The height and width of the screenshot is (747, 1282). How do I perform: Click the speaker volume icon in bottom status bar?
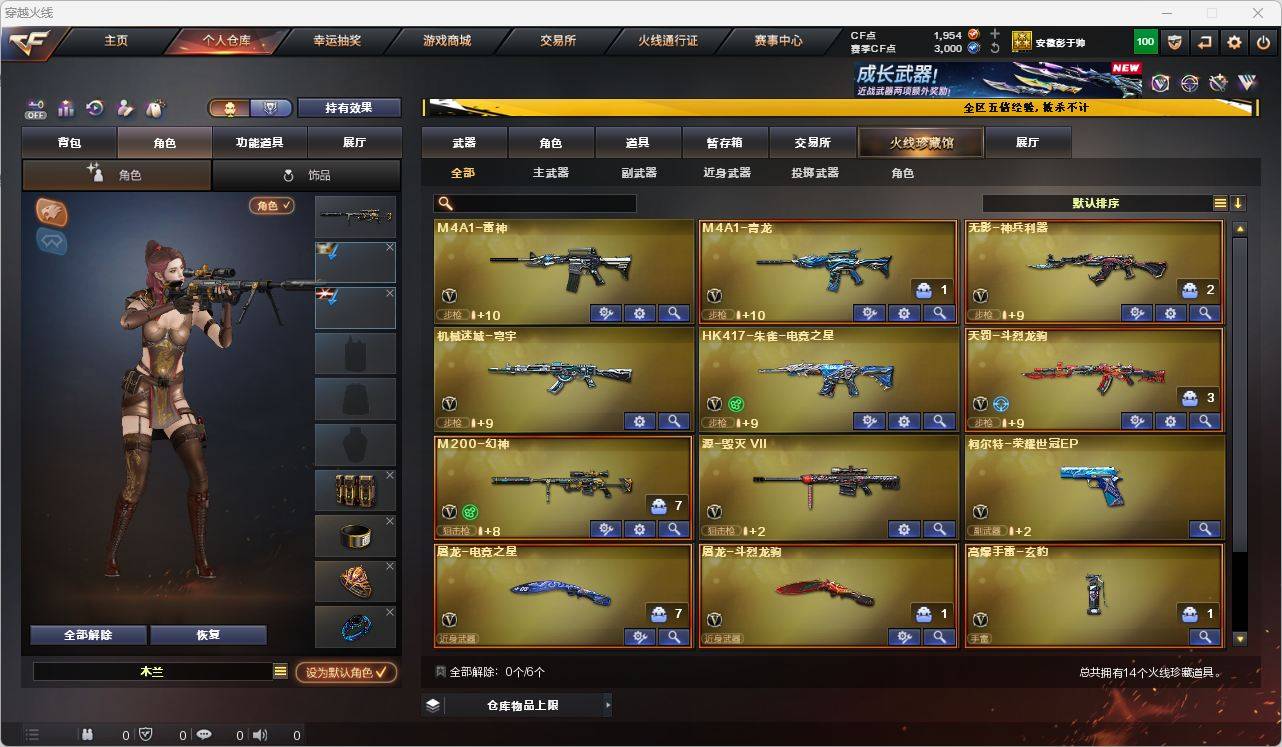click(259, 735)
